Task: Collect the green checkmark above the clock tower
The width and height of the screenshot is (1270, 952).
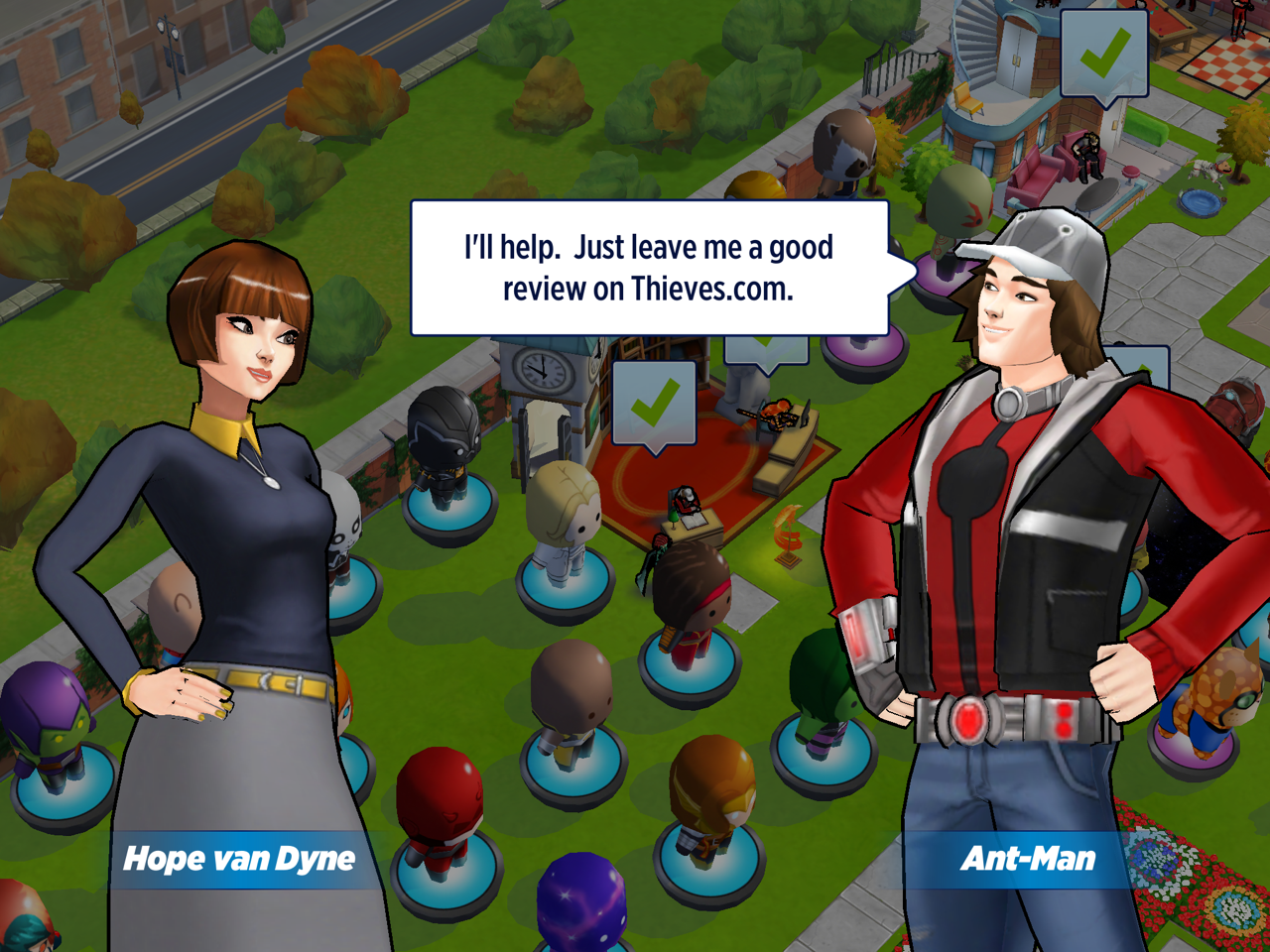Action: (654, 404)
